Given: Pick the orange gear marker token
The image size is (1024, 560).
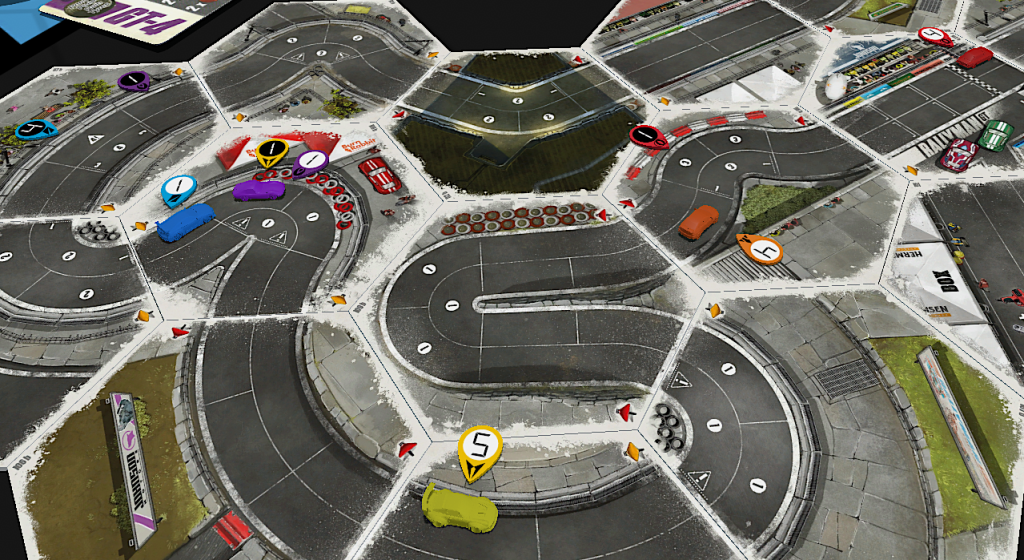Looking at the screenshot, I should tap(760, 247).
